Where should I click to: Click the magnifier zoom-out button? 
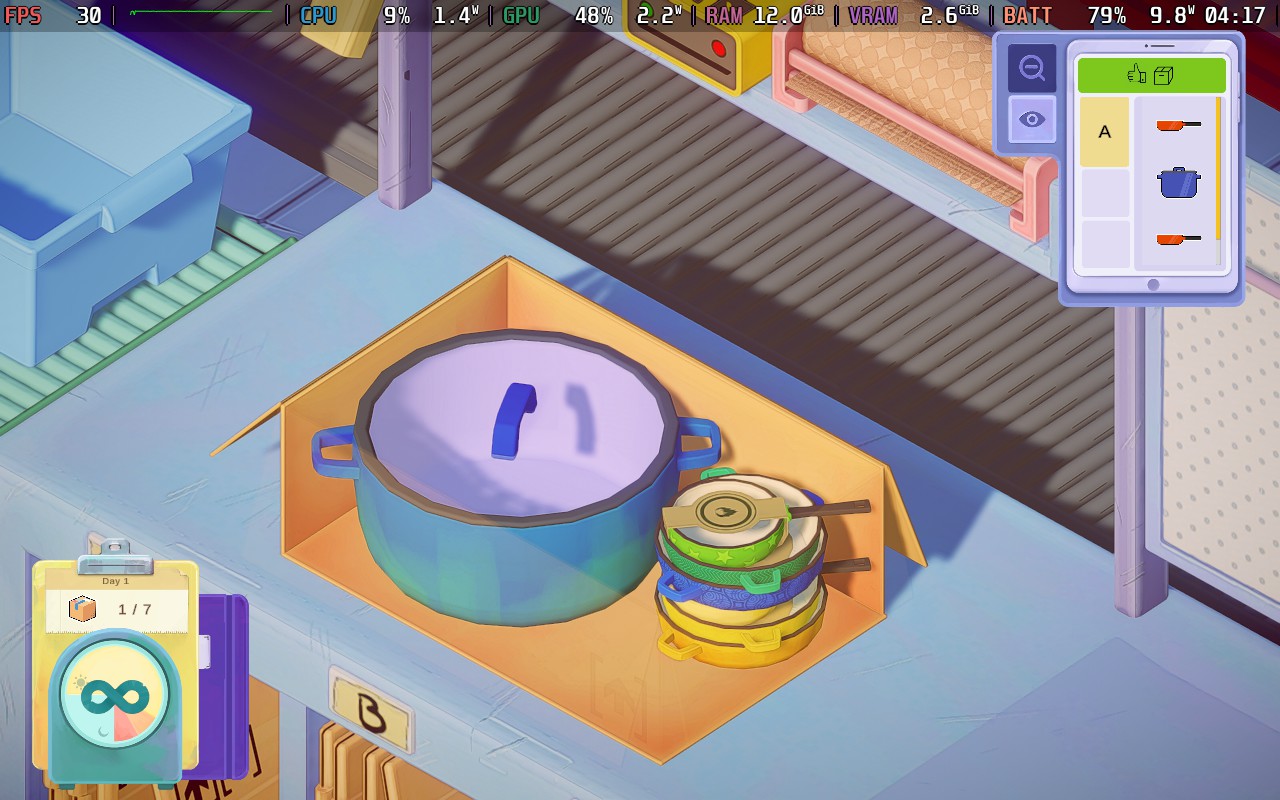pyautogui.click(x=1031, y=68)
